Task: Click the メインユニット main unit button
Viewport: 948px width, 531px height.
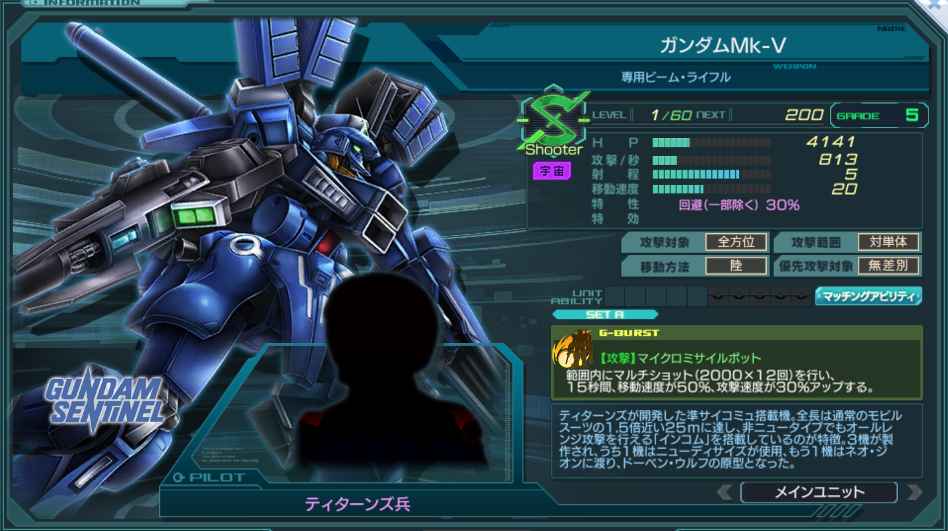Action: point(818,492)
